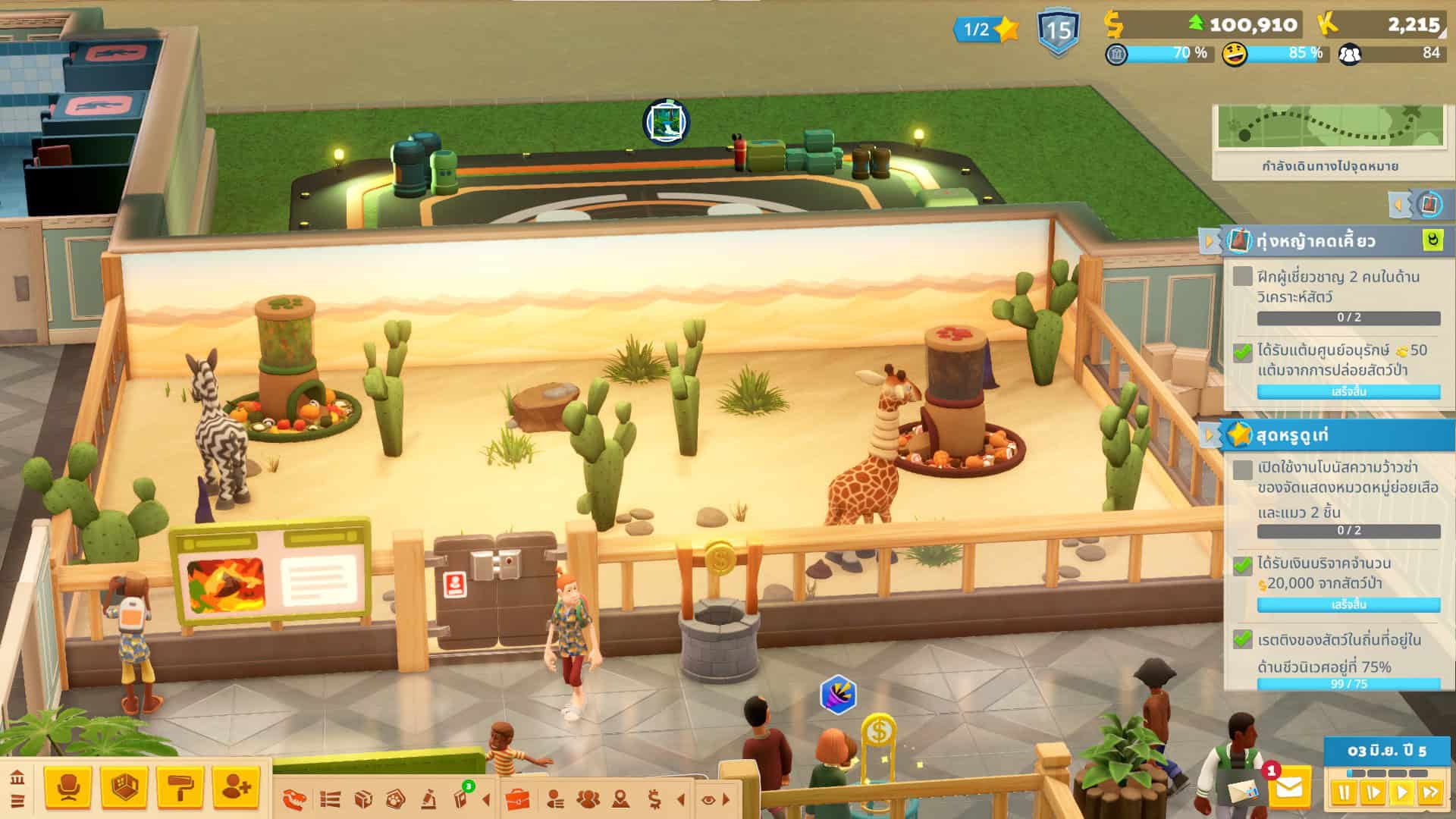View the 1/2 star rating progress
Viewport: 1456px width, 819px height.
click(985, 30)
